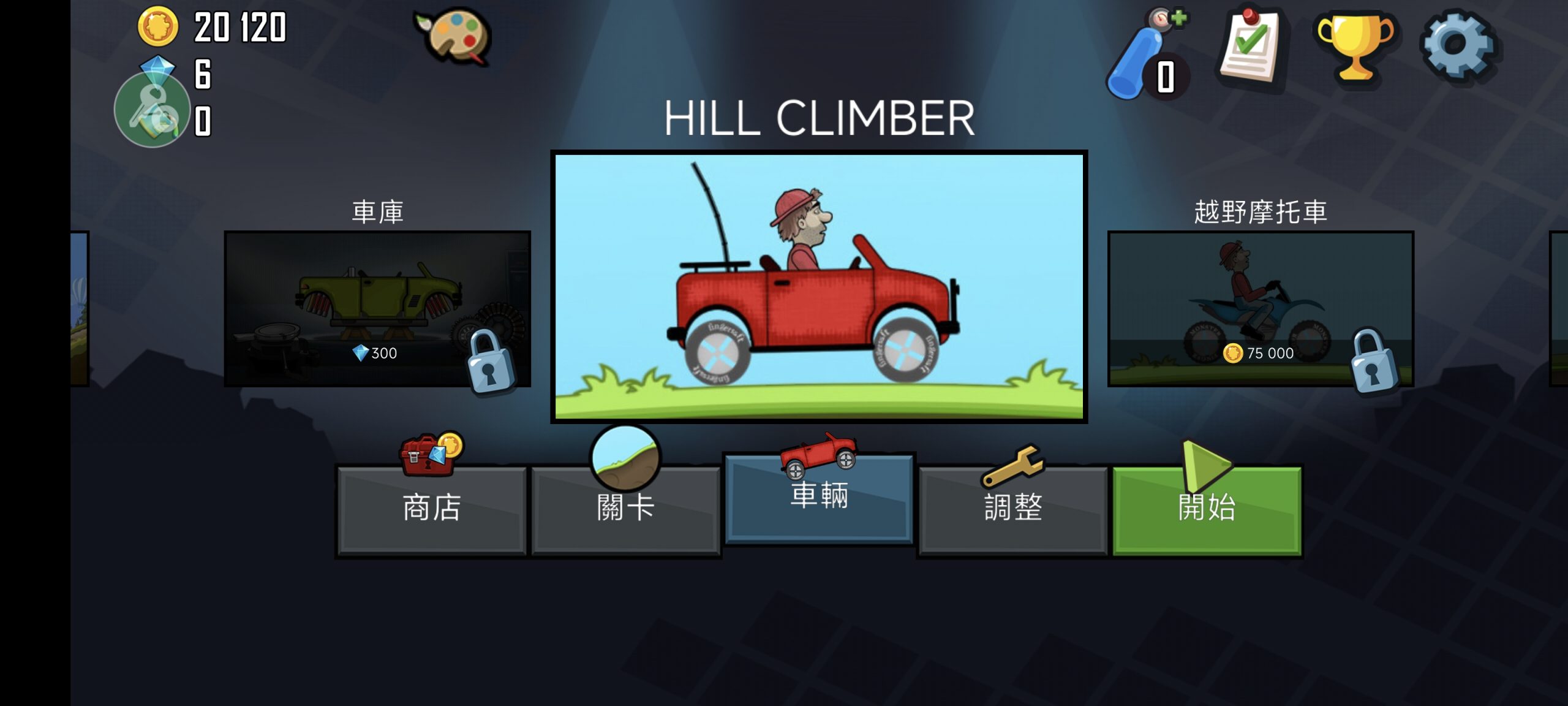
Task: Choose the locked 越野摩托車 motocross bike
Action: (1261, 308)
